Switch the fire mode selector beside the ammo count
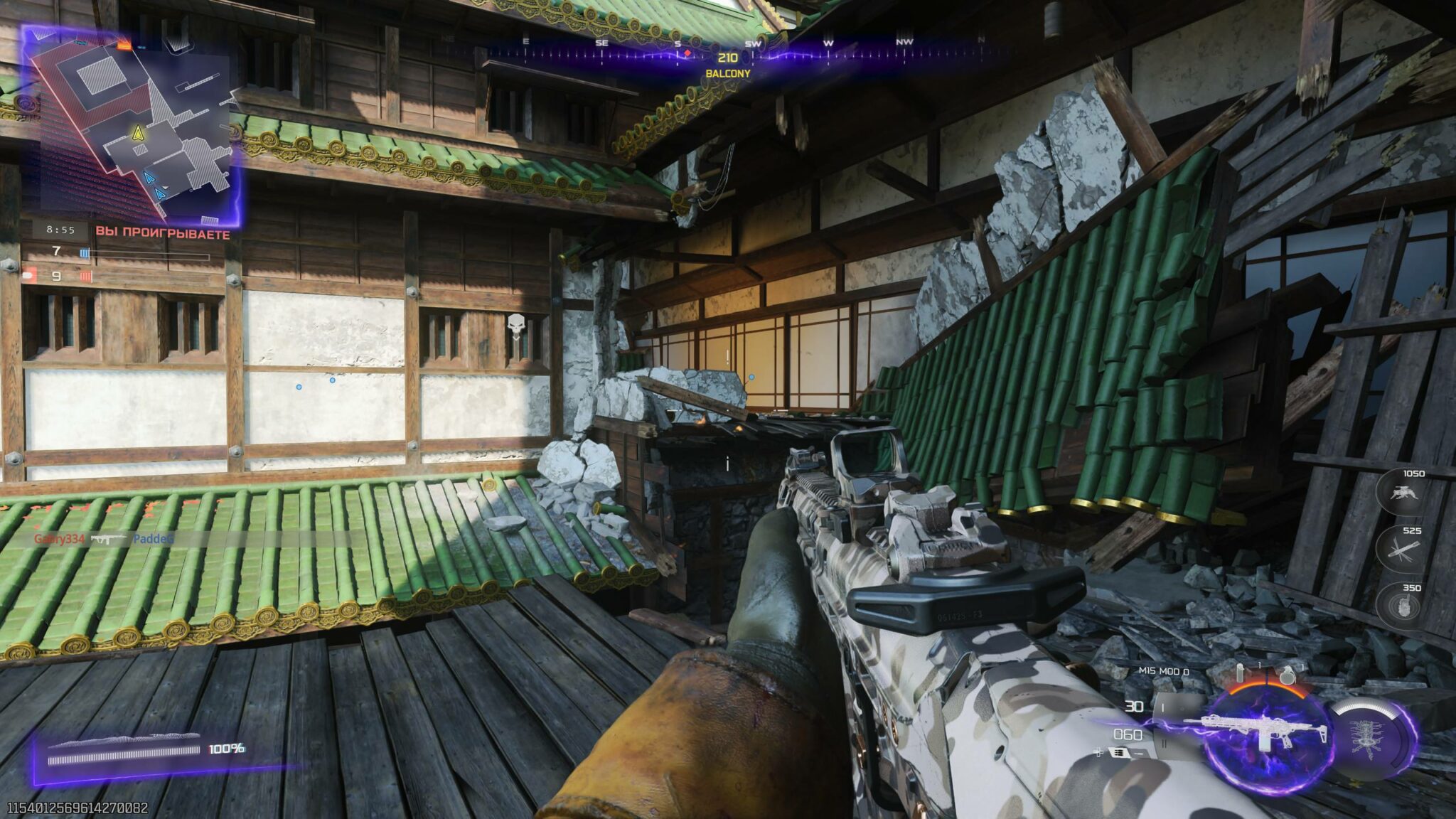 [x=1162, y=707]
